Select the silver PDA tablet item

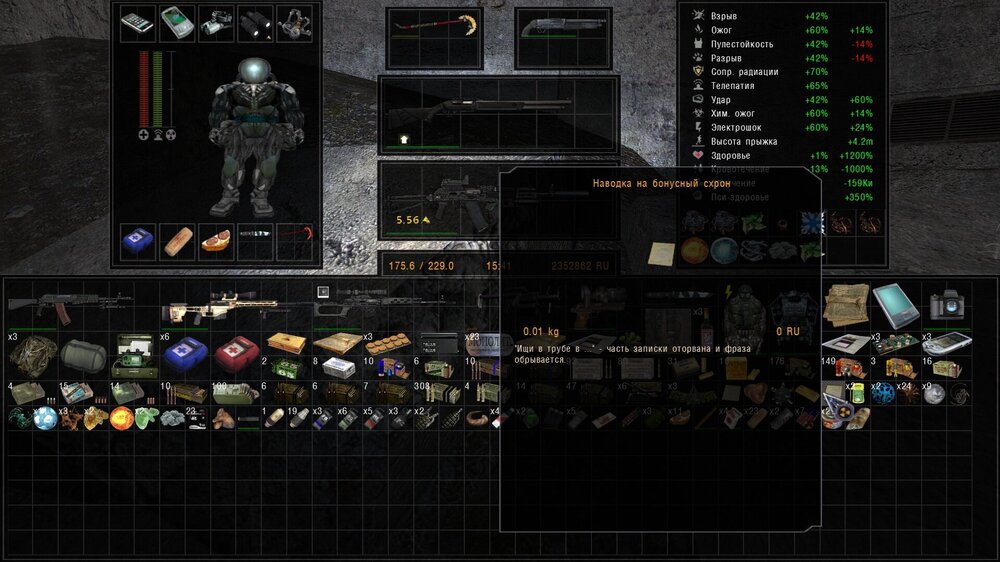pyautogui.click(x=894, y=303)
